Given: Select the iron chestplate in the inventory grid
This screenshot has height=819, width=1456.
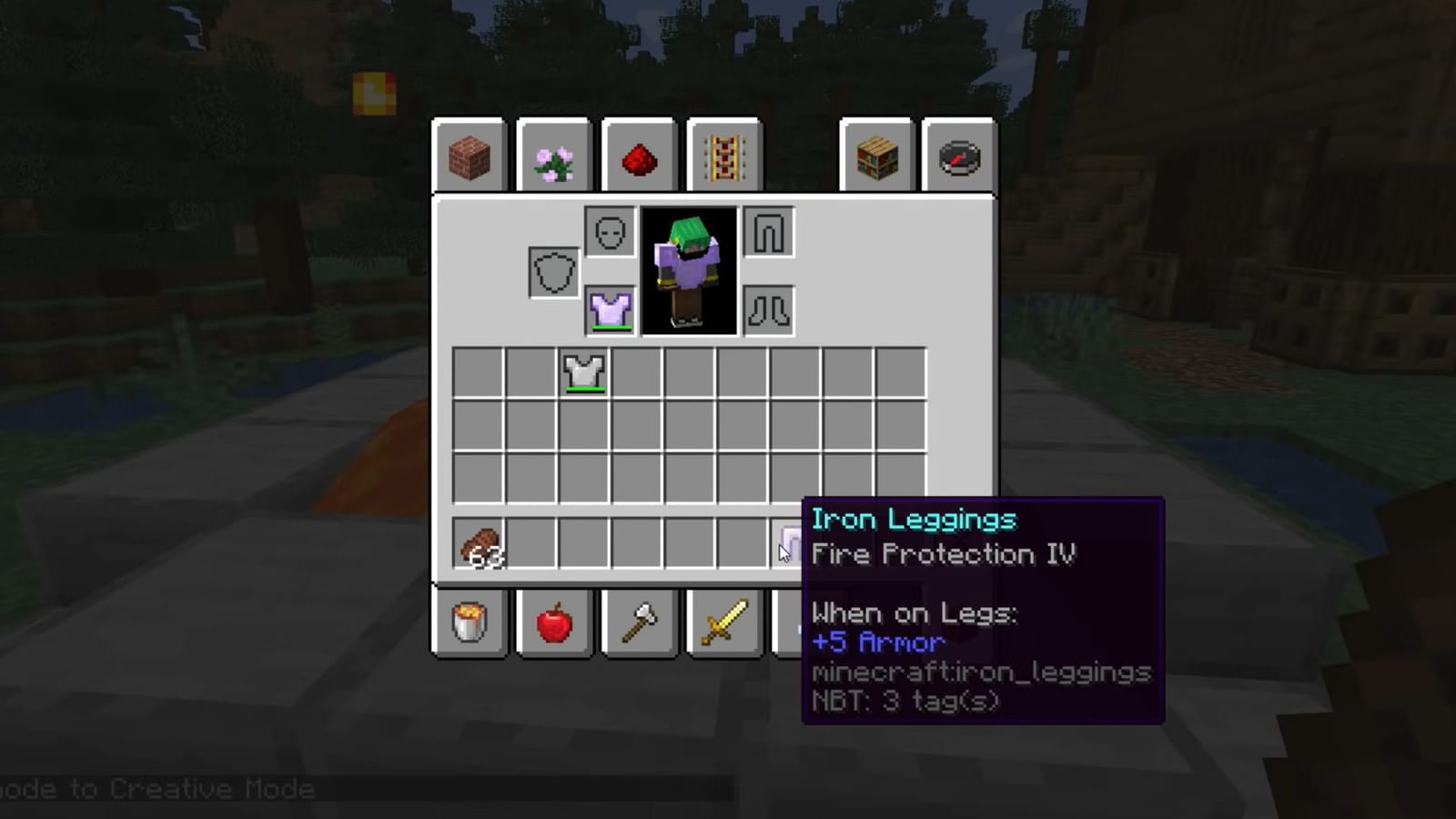Looking at the screenshot, I should 583,373.
